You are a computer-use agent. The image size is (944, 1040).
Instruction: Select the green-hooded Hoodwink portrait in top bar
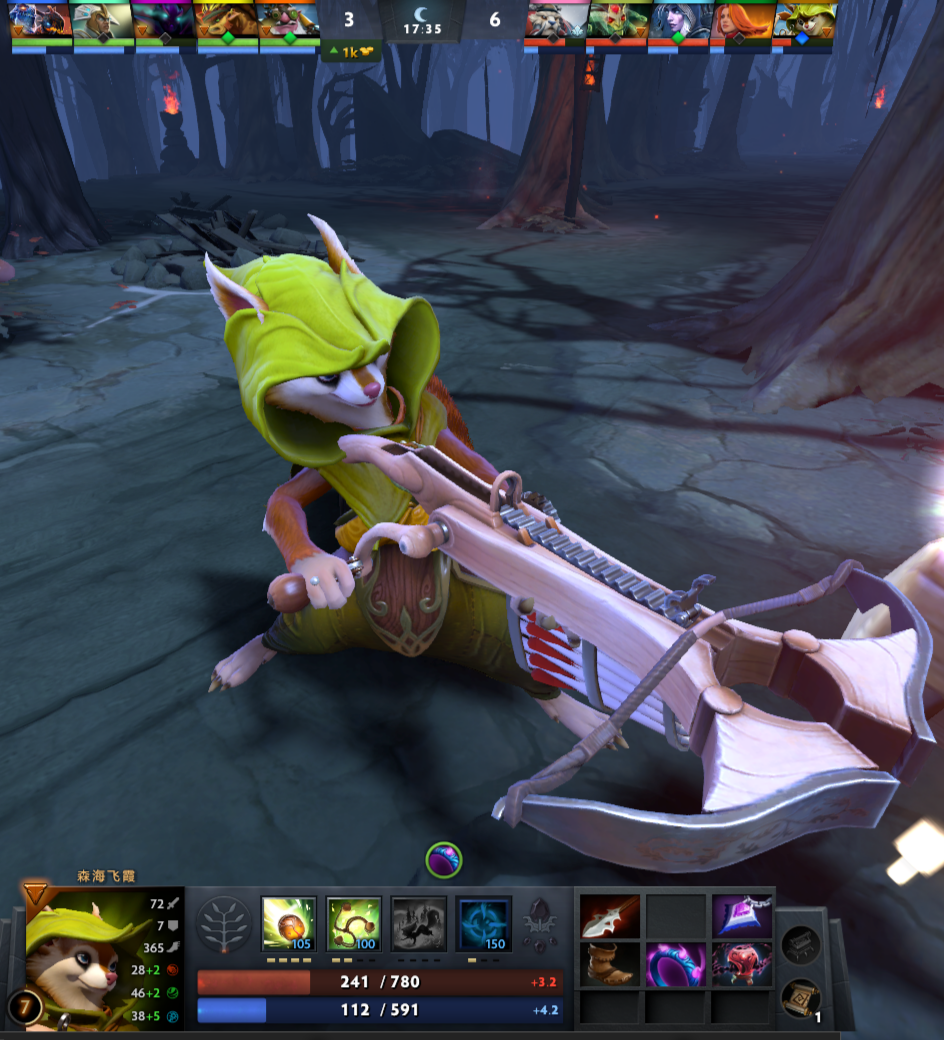pyautogui.click(x=801, y=20)
